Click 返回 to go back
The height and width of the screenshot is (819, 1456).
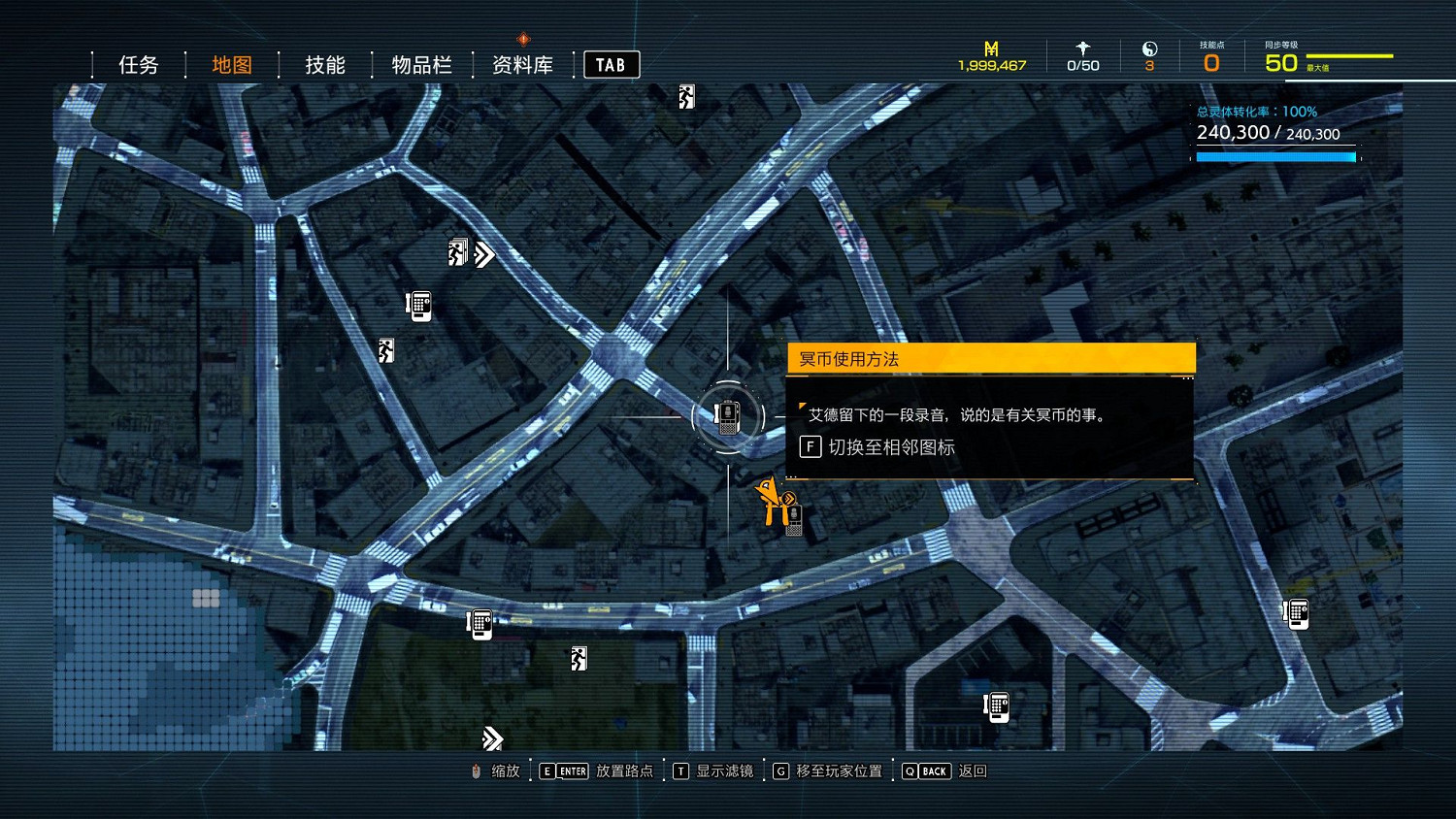click(973, 770)
